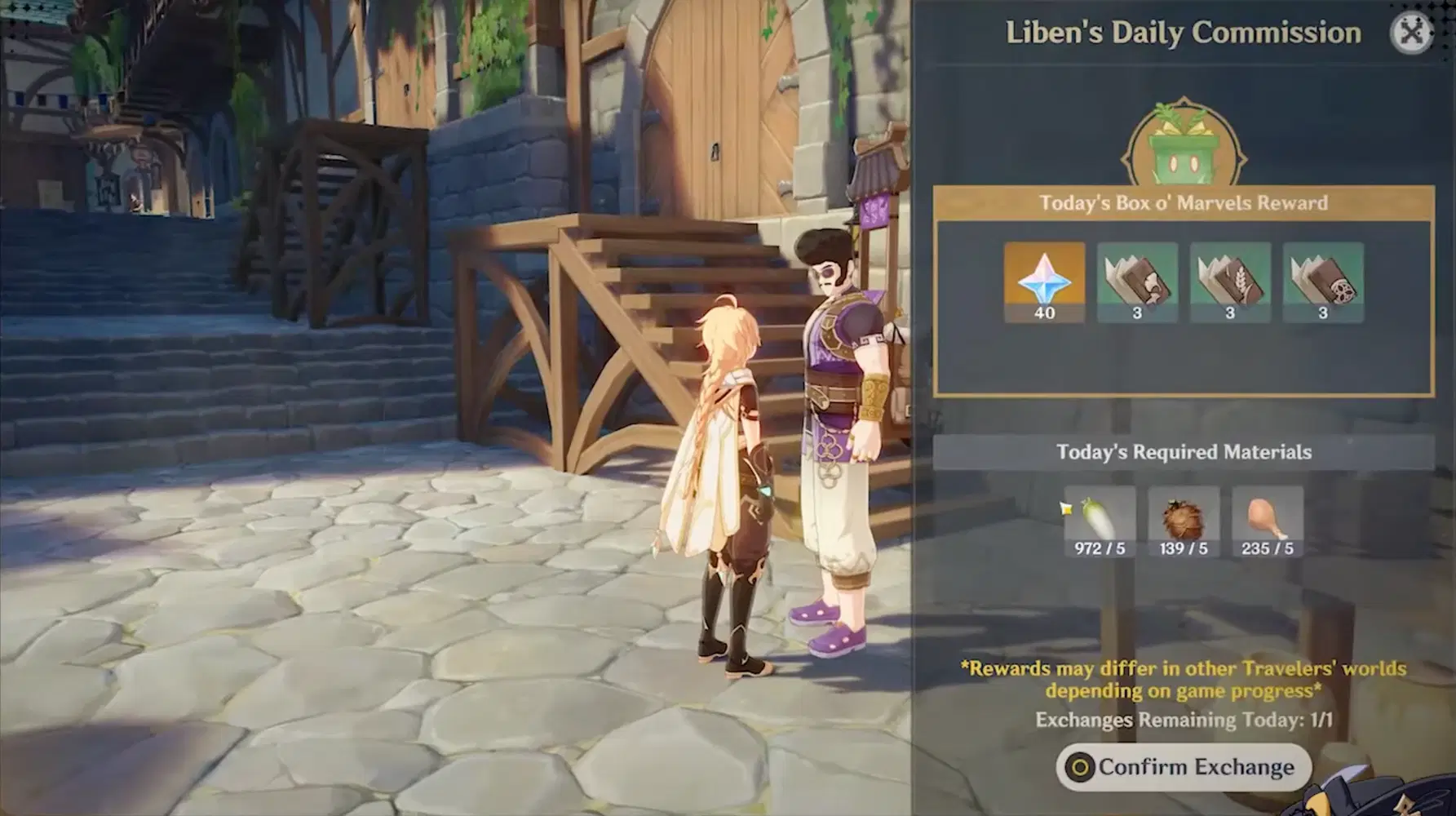This screenshot has width=1456, height=816.
Task: Click the green Box o' Marvels icon
Action: tap(1184, 153)
